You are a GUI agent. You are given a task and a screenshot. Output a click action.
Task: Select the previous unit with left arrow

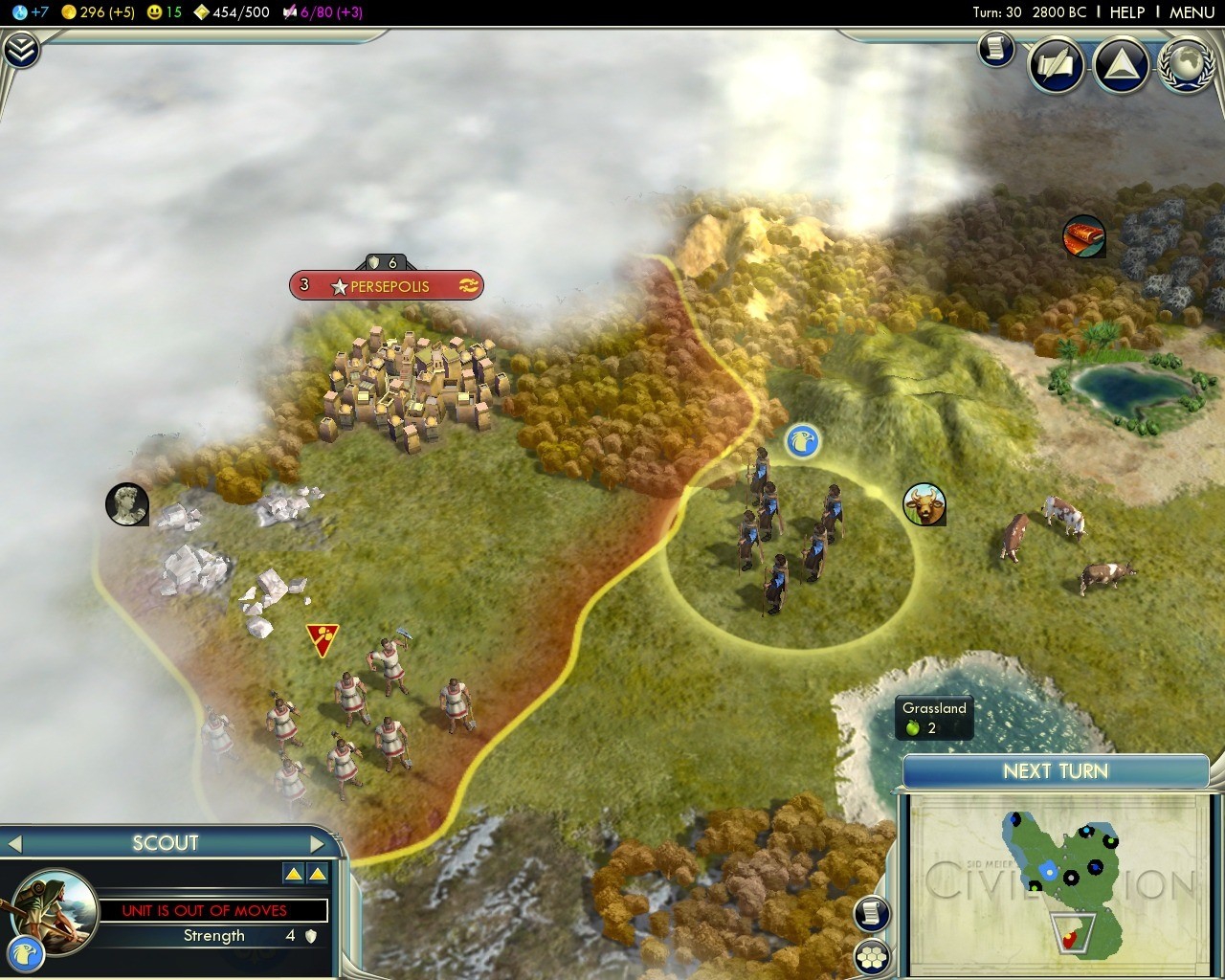(13, 844)
